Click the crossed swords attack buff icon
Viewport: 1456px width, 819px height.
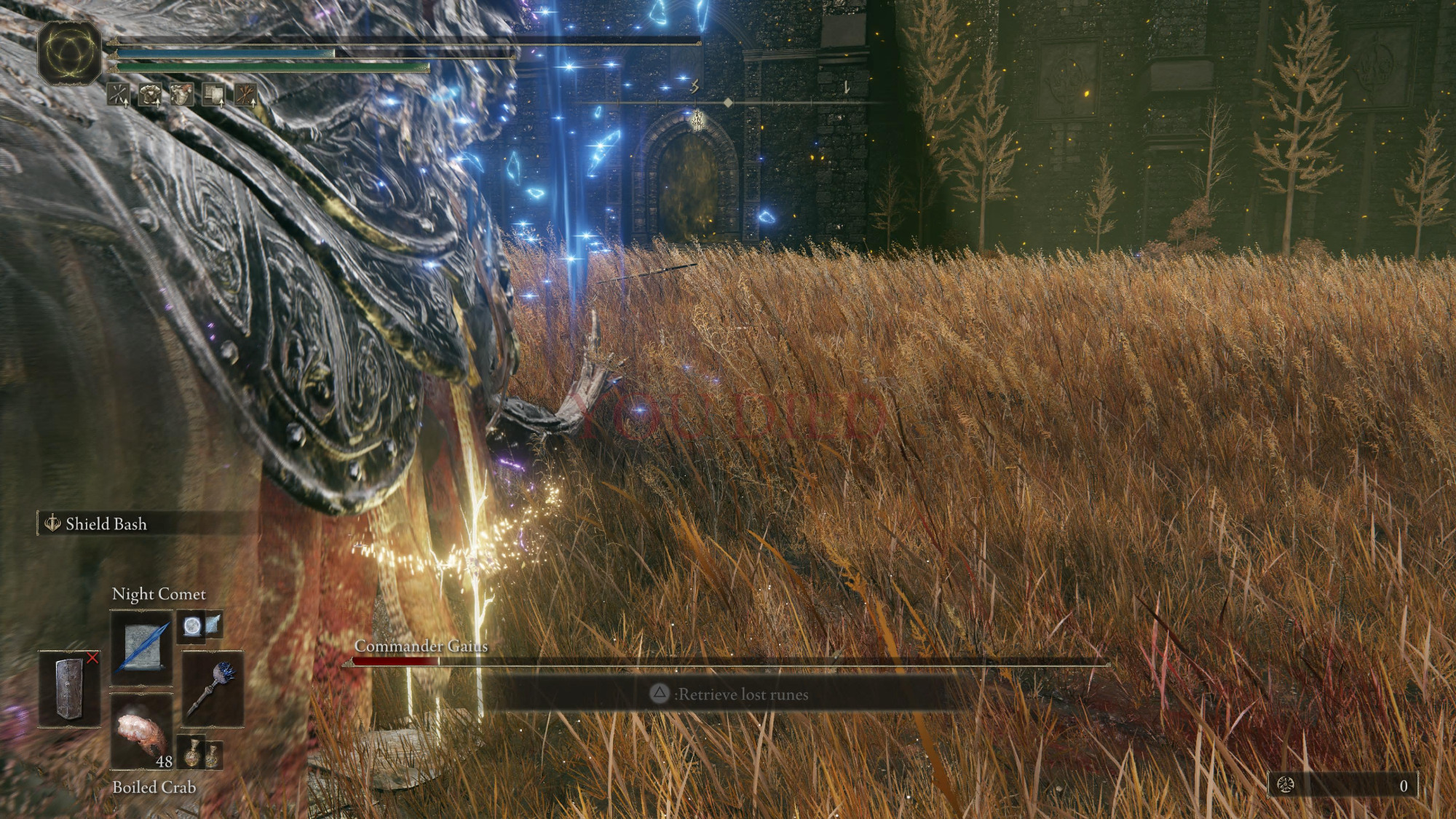pyautogui.click(x=119, y=94)
